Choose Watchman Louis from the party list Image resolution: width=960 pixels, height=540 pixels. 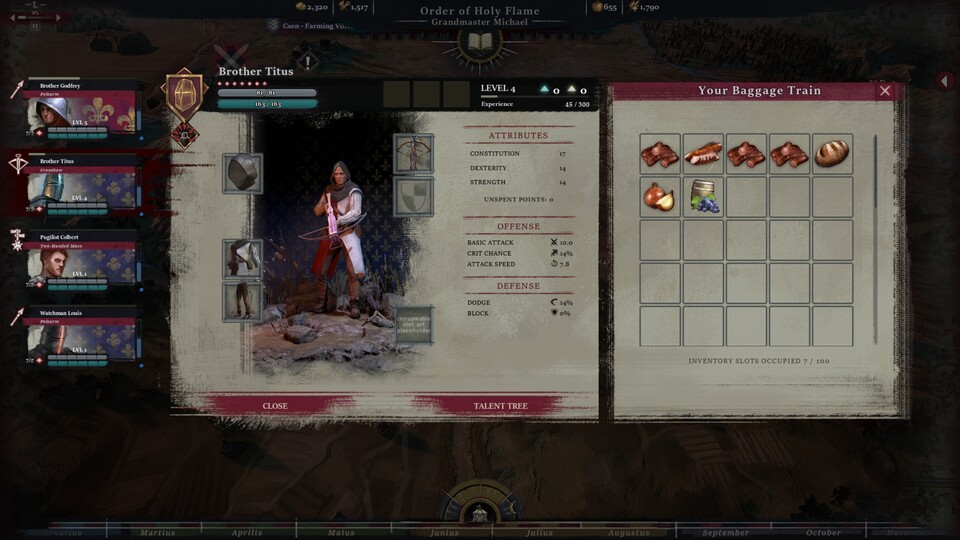[x=84, y=335]
